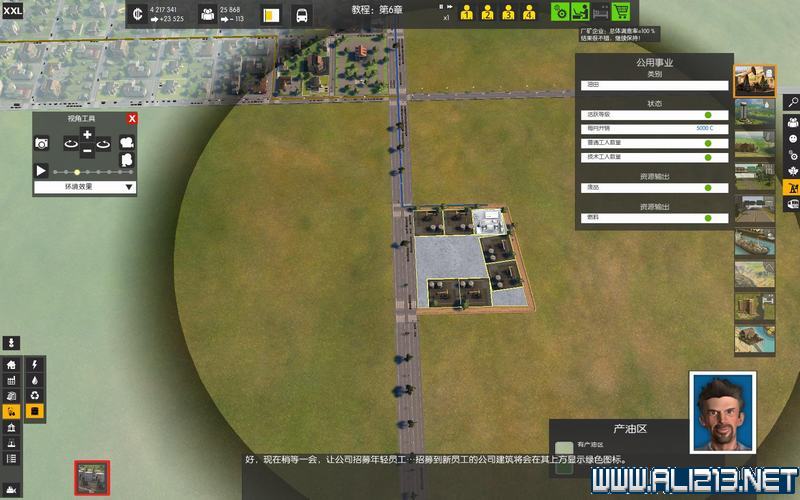Image resolution: width=800 pixels, height=500 pixels.
Task: Open the XXL menu button
Action: pos(12,10)
